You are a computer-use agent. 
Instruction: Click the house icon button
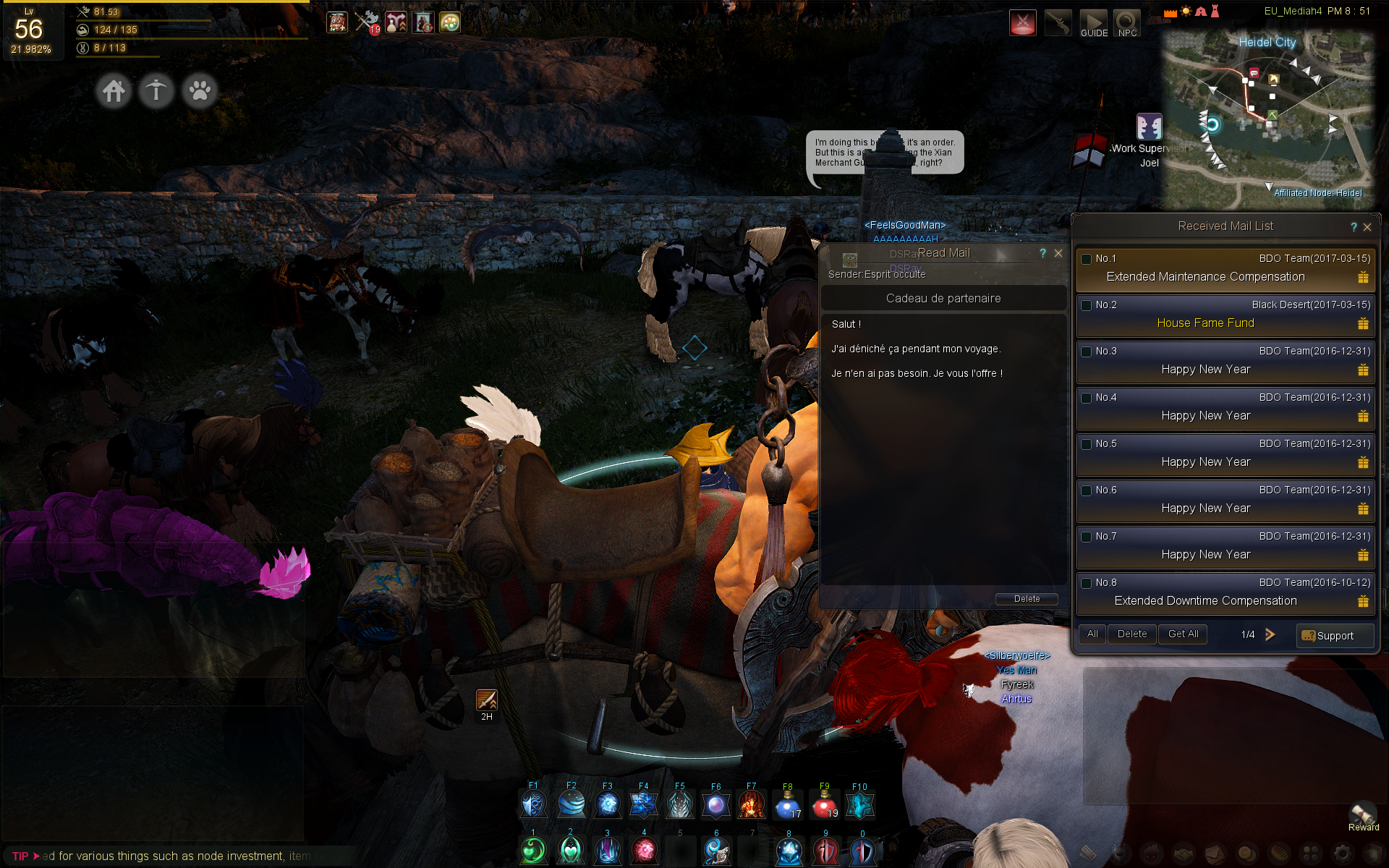(x=114, y=91)
